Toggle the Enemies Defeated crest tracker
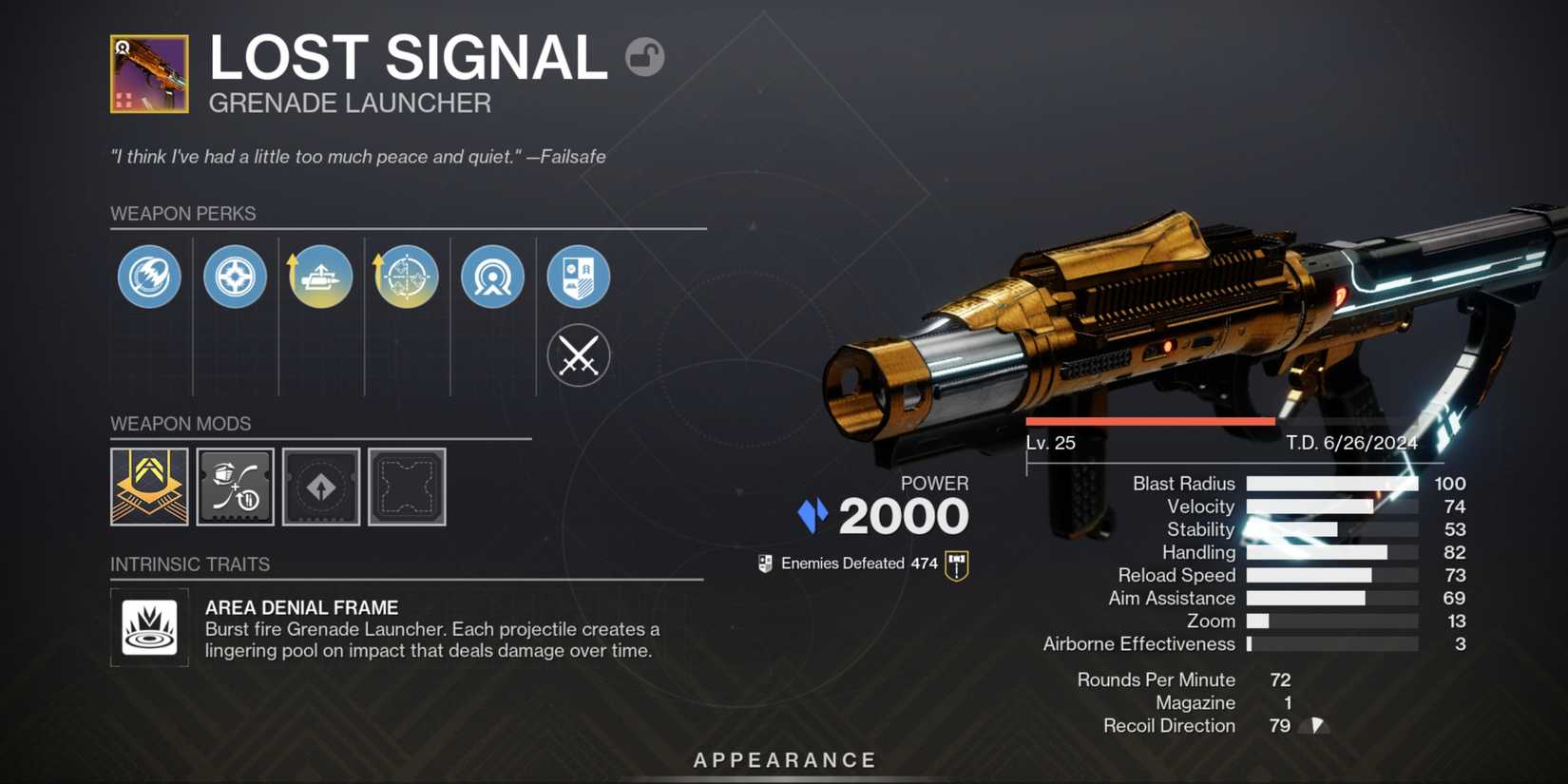Viewport: 1568px width, 784px height. click(x=957, y=563)
